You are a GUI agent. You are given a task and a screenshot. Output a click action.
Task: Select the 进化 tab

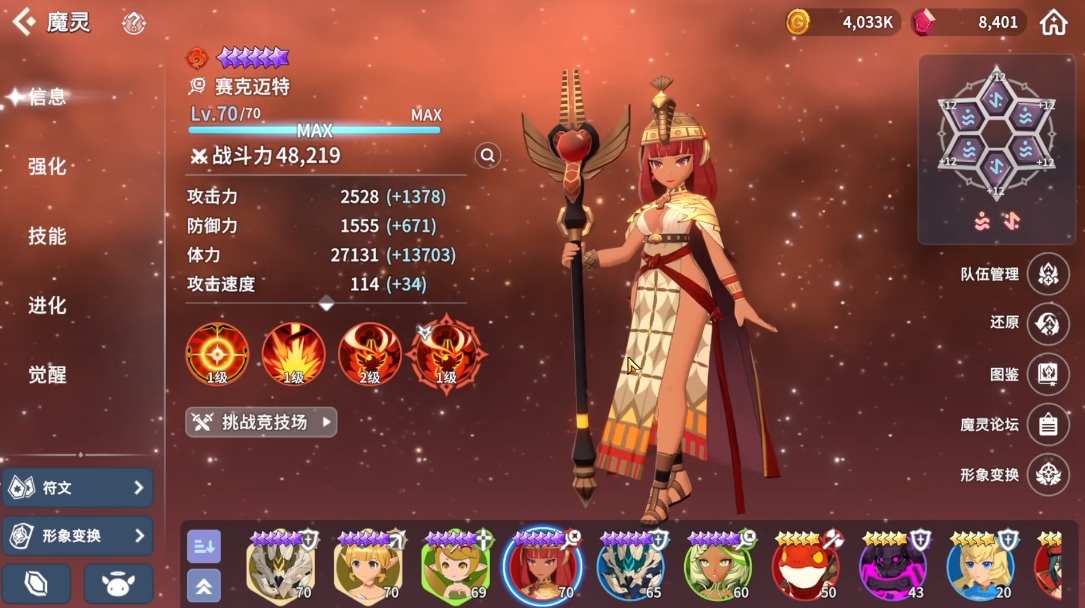[47, 305]
